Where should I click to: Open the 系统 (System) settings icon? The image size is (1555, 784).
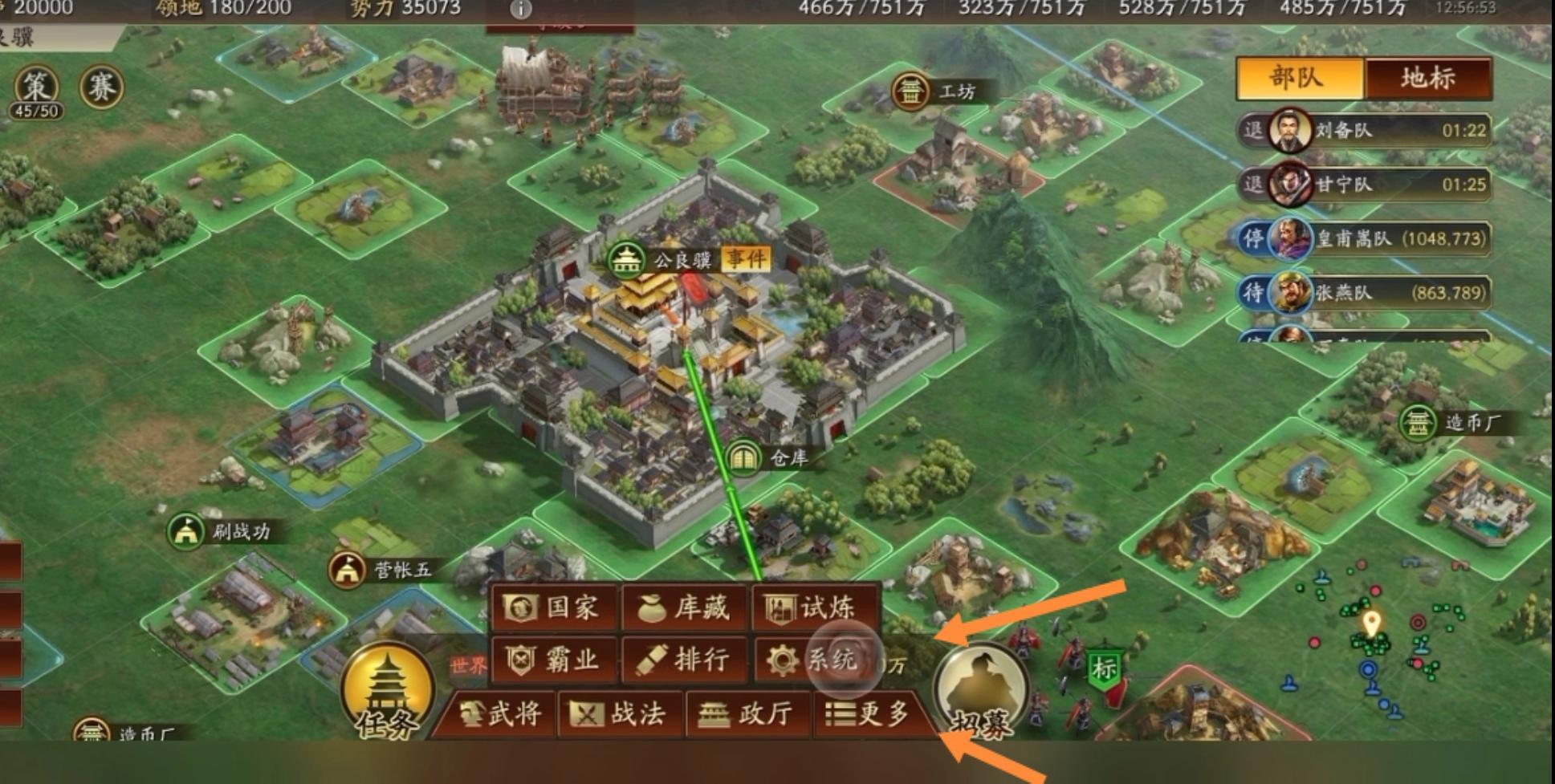pos(813,660)
